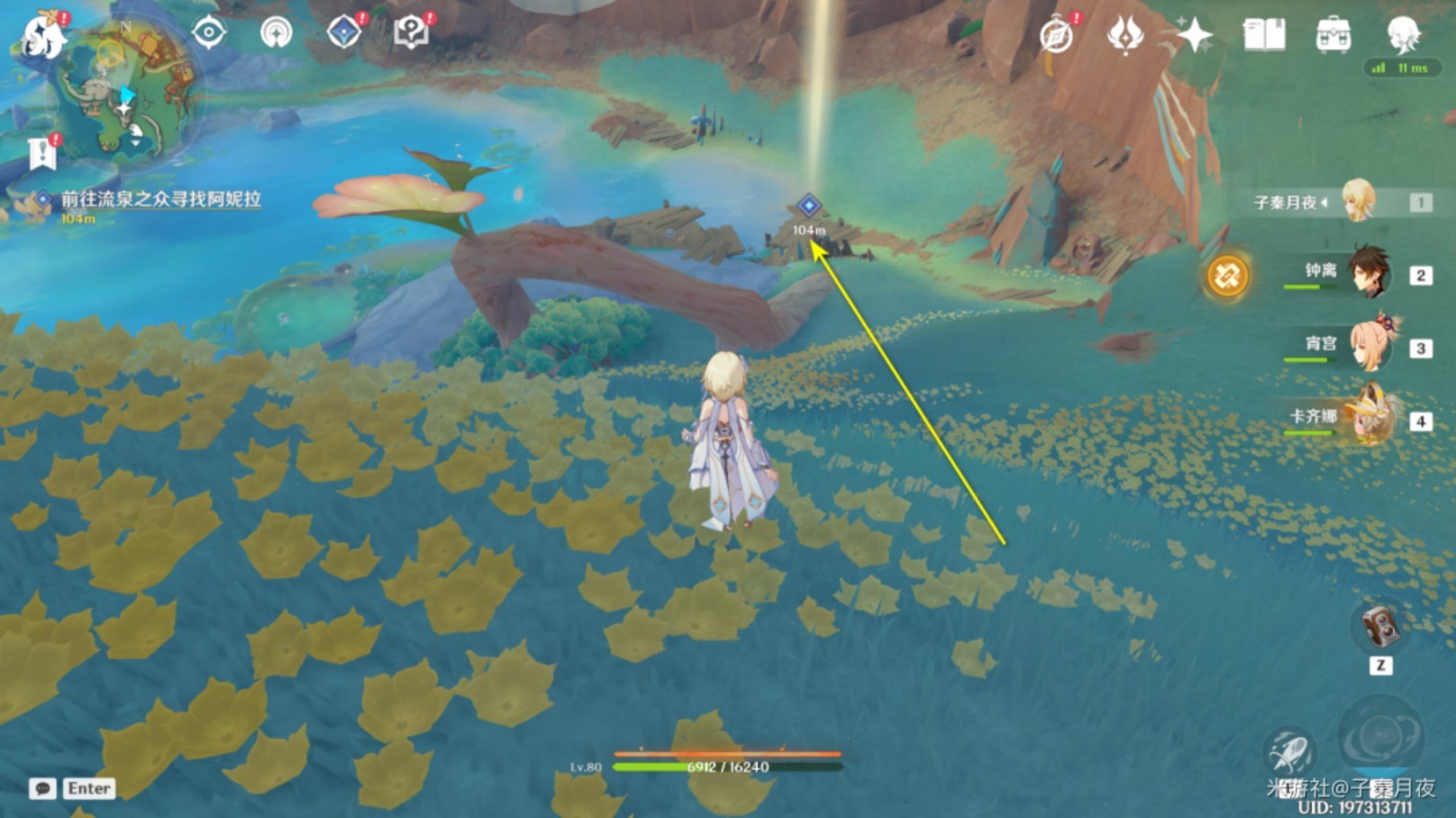This screenshot has height=818, width=1456.
Task: Activate the orange crossed-arrows skill icon
Action: [1227, 275]
